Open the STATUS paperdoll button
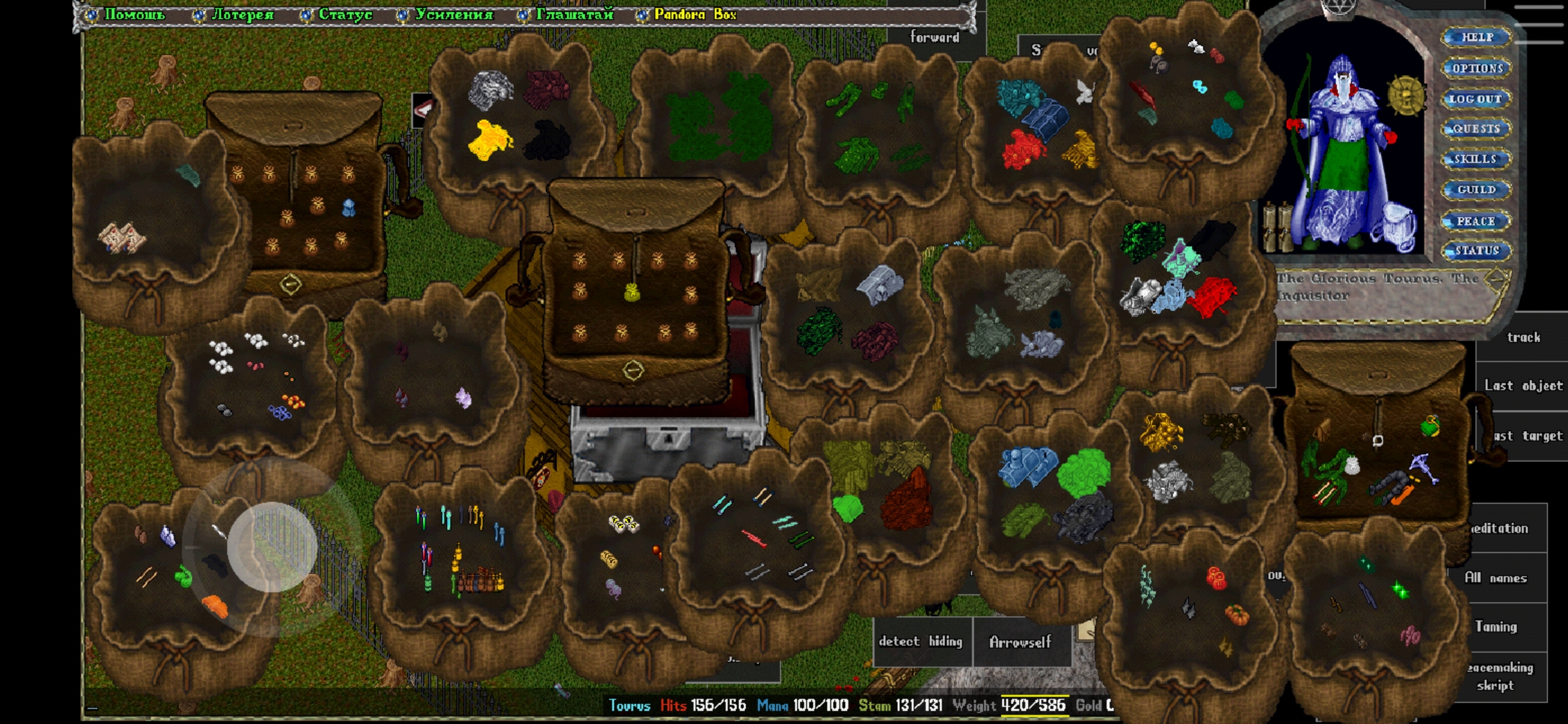The image size is (1568, 724). (1476, 251)
